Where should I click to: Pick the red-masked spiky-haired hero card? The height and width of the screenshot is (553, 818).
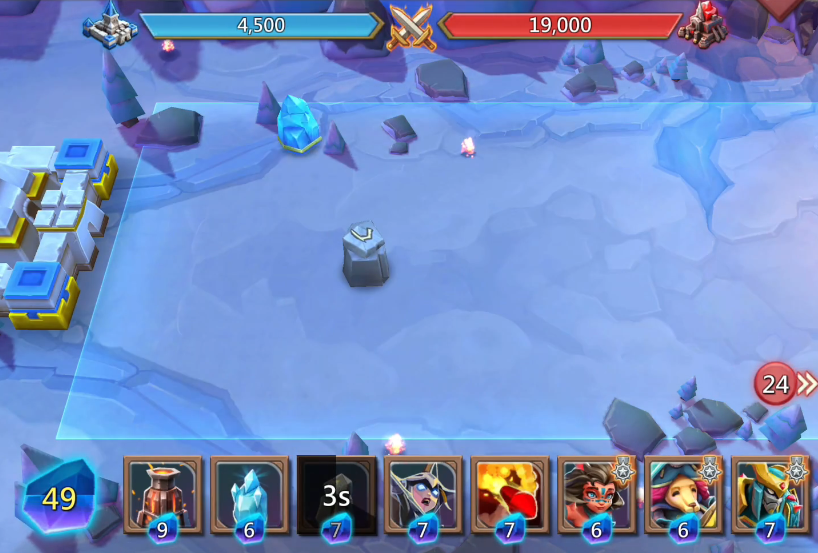click(597, 494)
